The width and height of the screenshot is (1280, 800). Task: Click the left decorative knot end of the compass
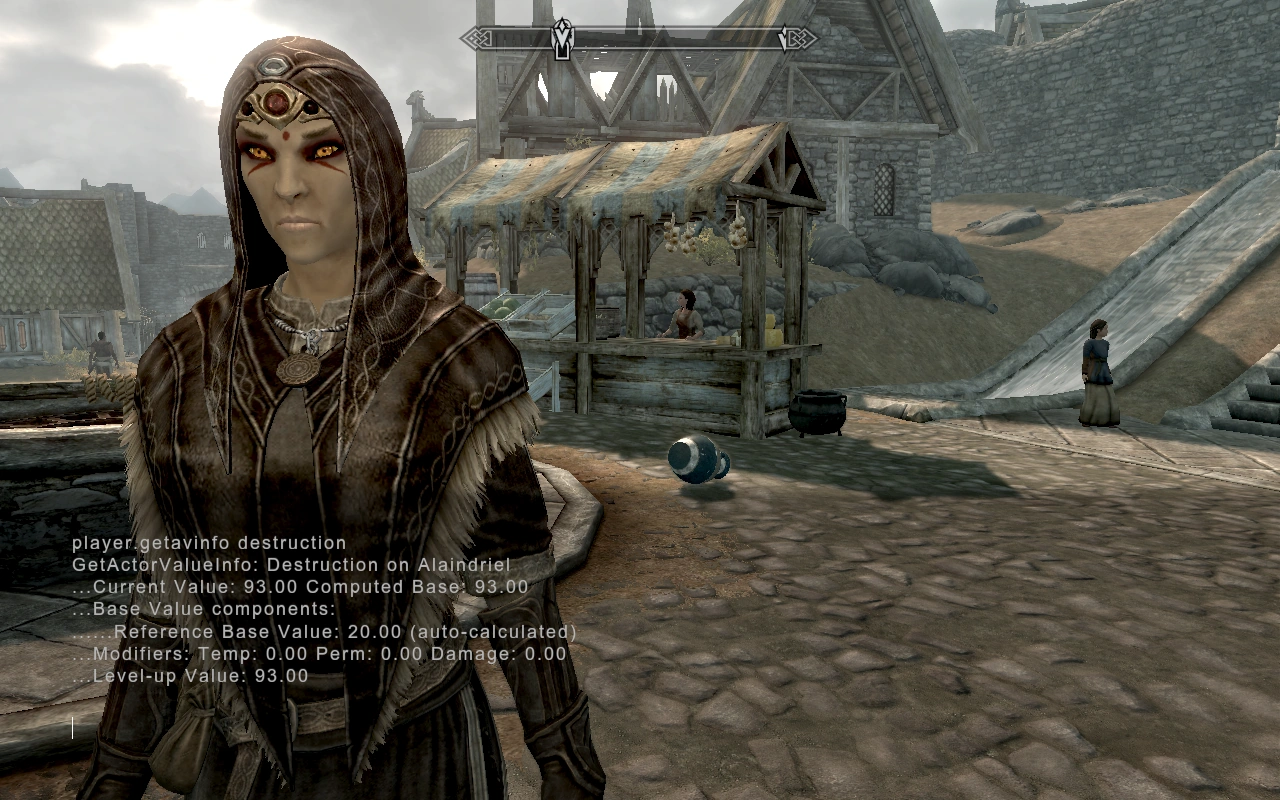point(477,38)
